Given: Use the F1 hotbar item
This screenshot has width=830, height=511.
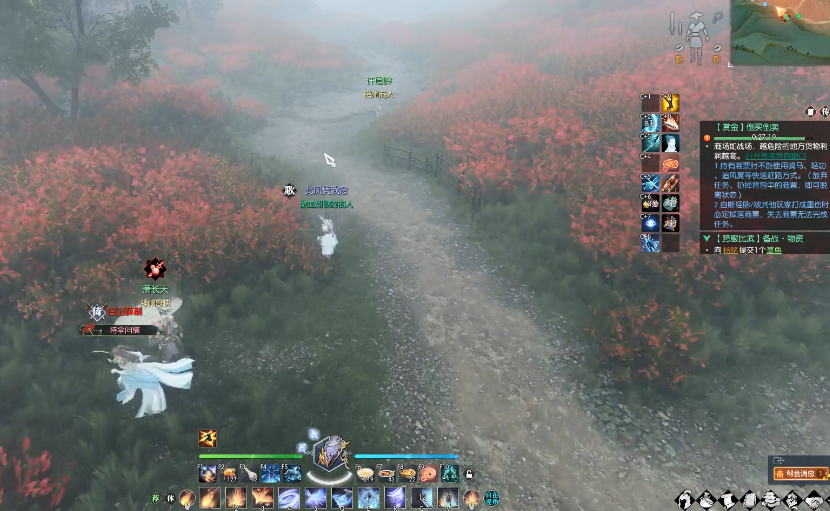Looking at the screenshot, I should [x=207, y=473].
